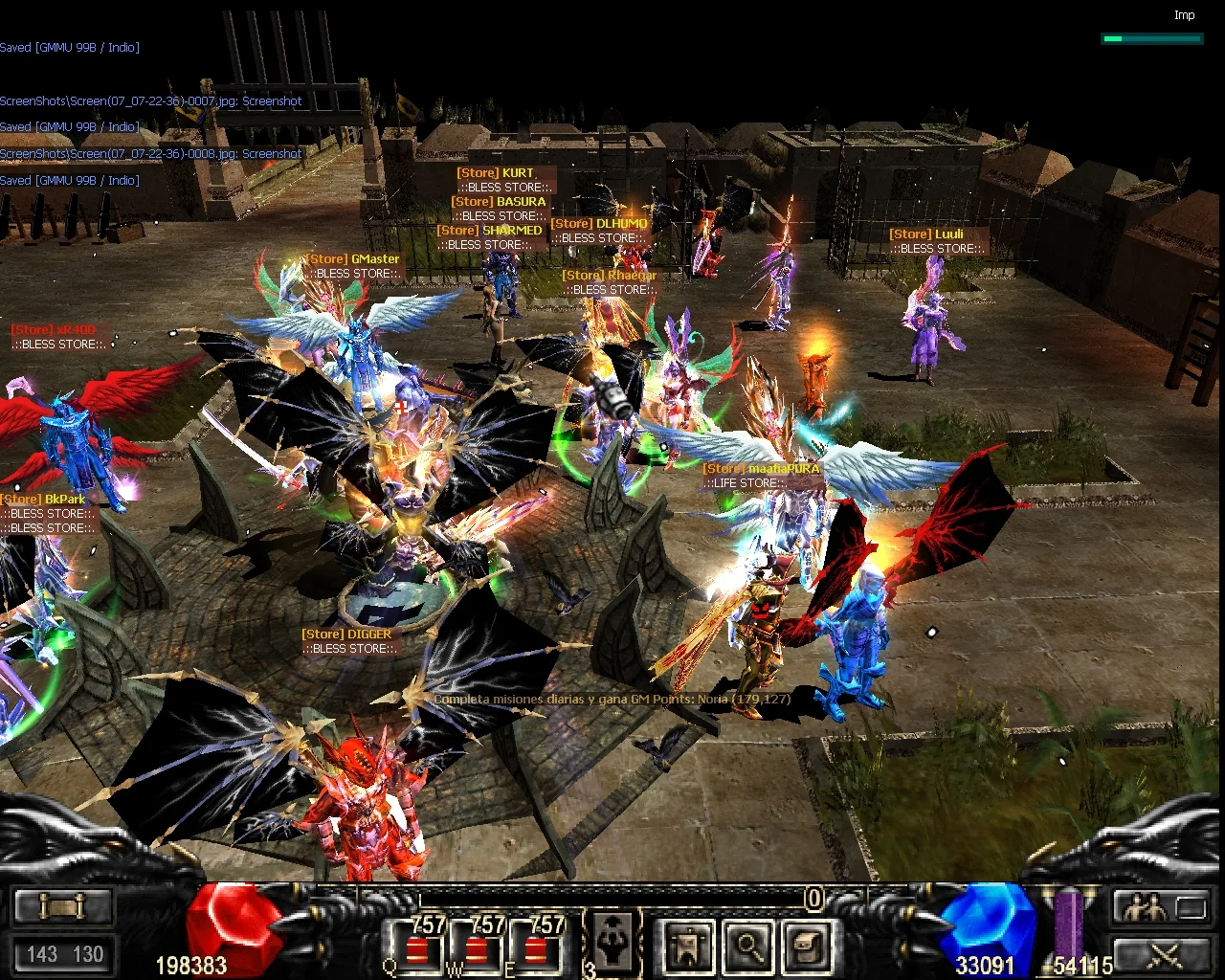The height and width of the screenshot is (980, 1225).
Task: Open the character armor window
Action: [688, 946]
